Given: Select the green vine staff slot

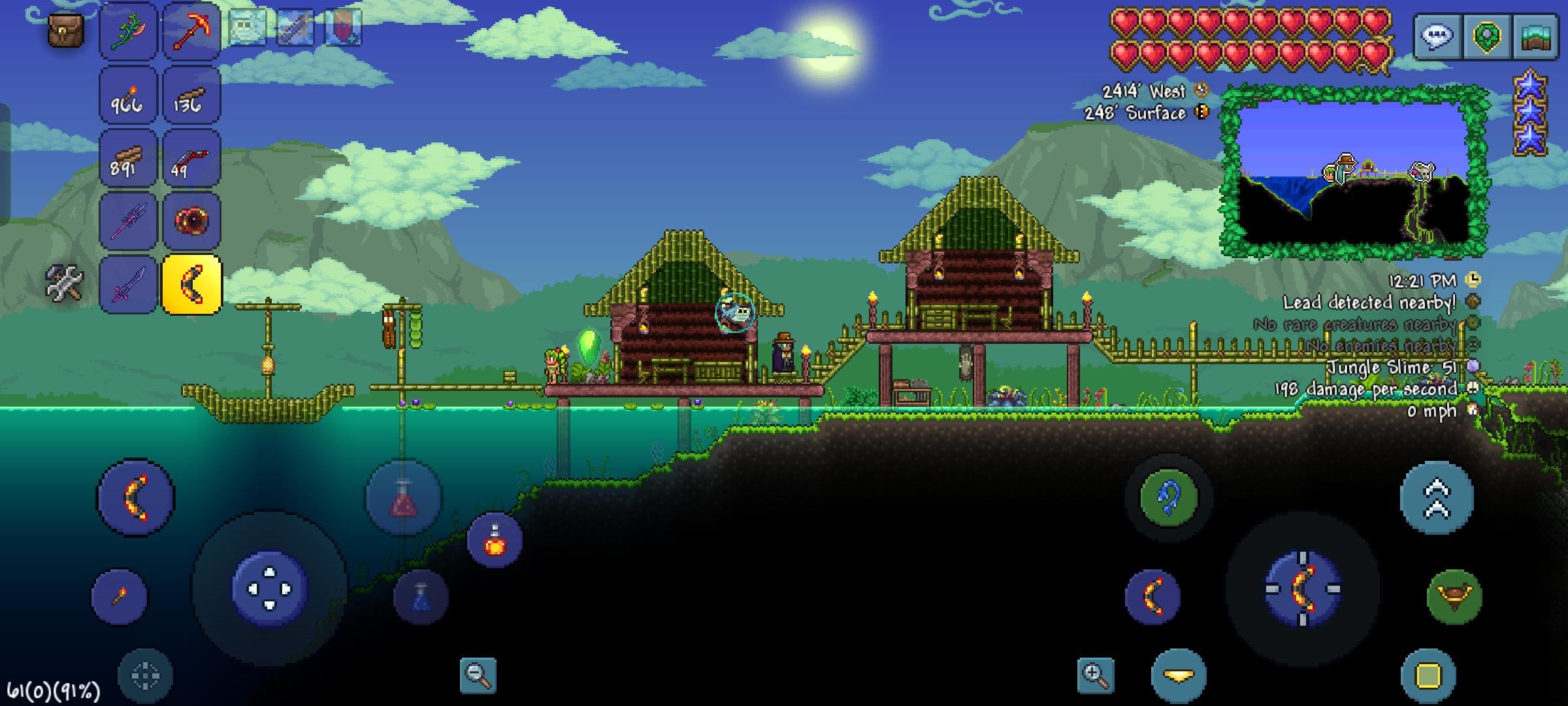Looking at the screenshot, I should click(x=128, y=31).
